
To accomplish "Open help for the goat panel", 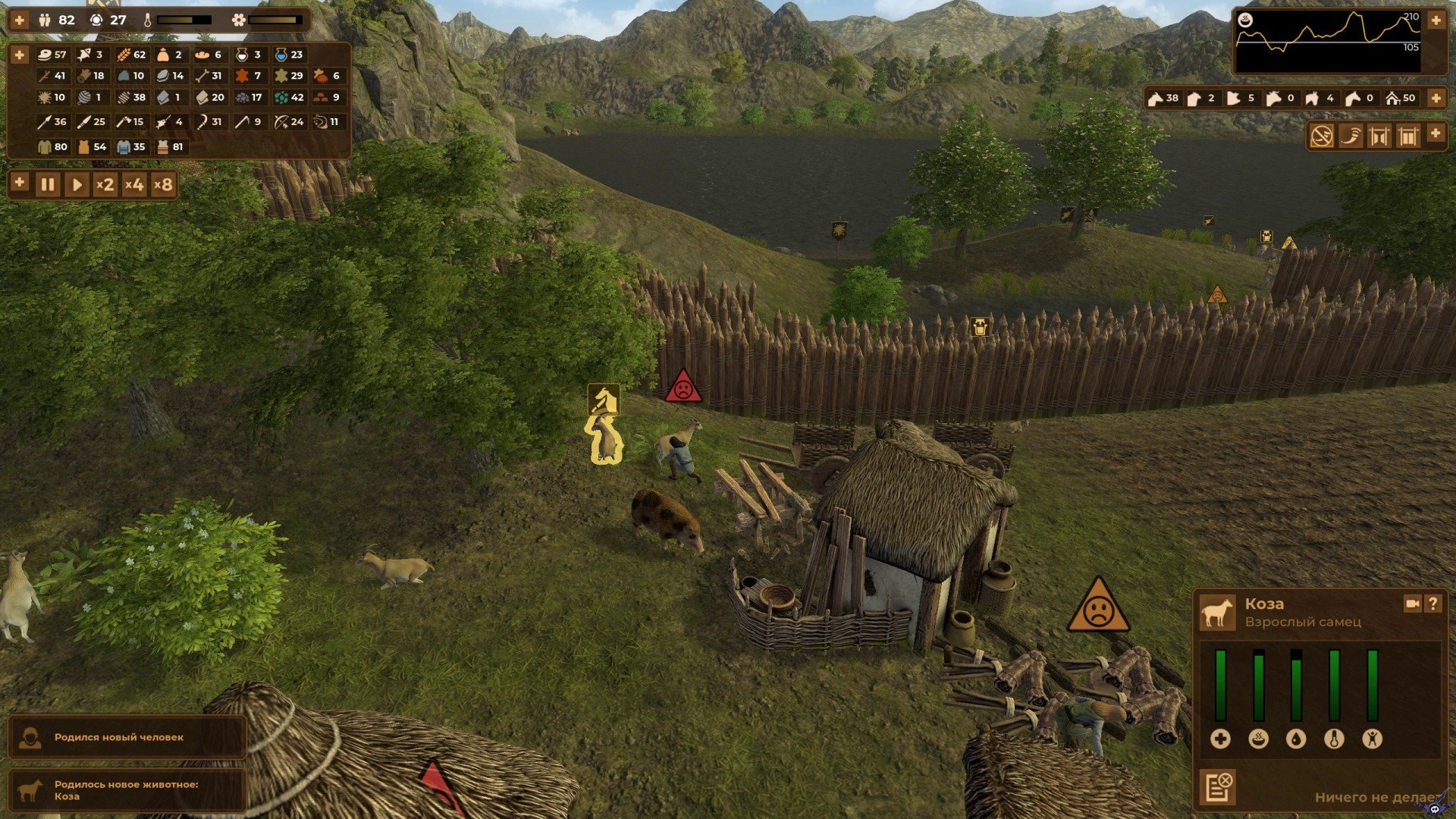I will point(1432,604).
